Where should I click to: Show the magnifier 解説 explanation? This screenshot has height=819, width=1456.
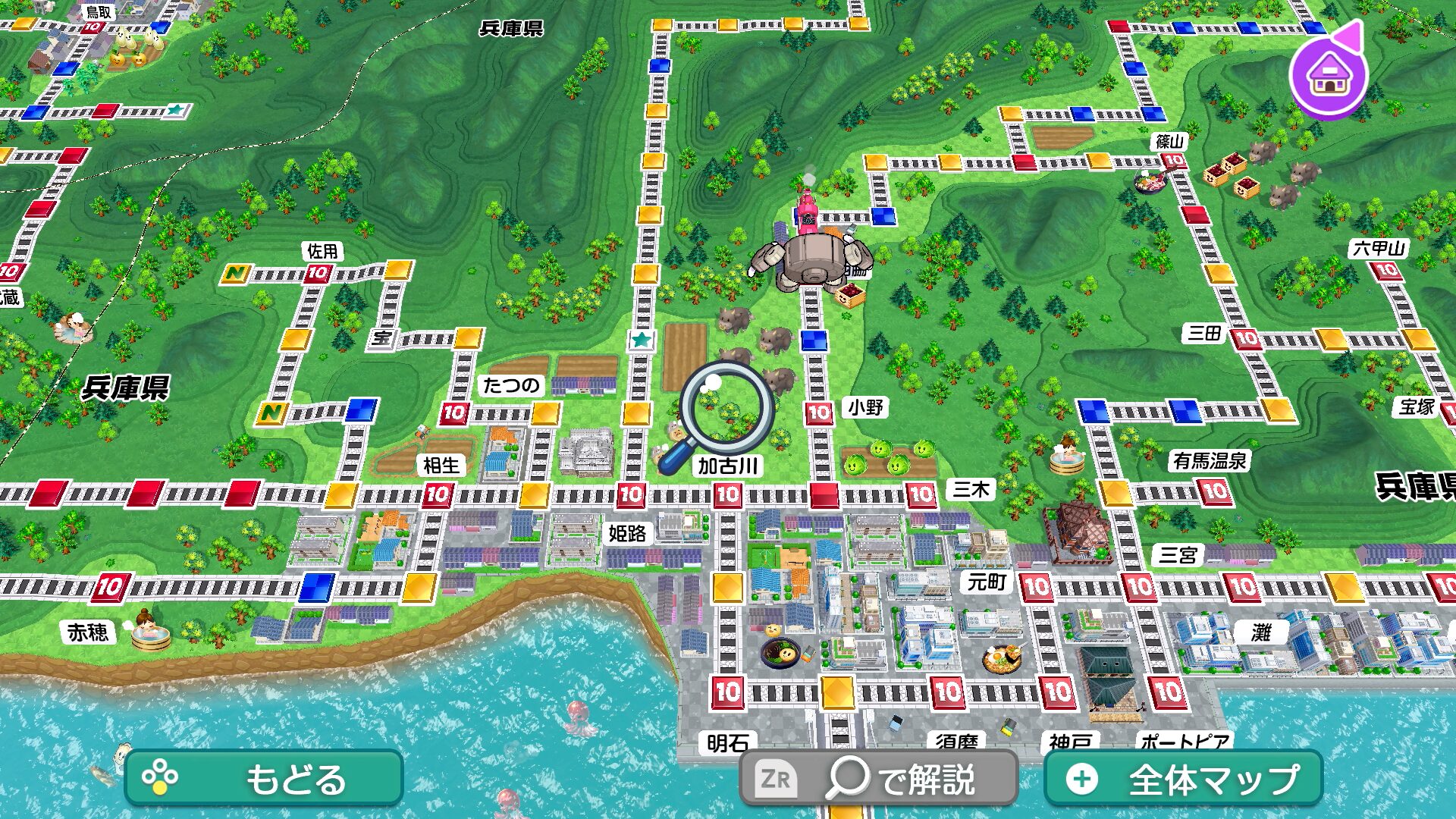878,778
